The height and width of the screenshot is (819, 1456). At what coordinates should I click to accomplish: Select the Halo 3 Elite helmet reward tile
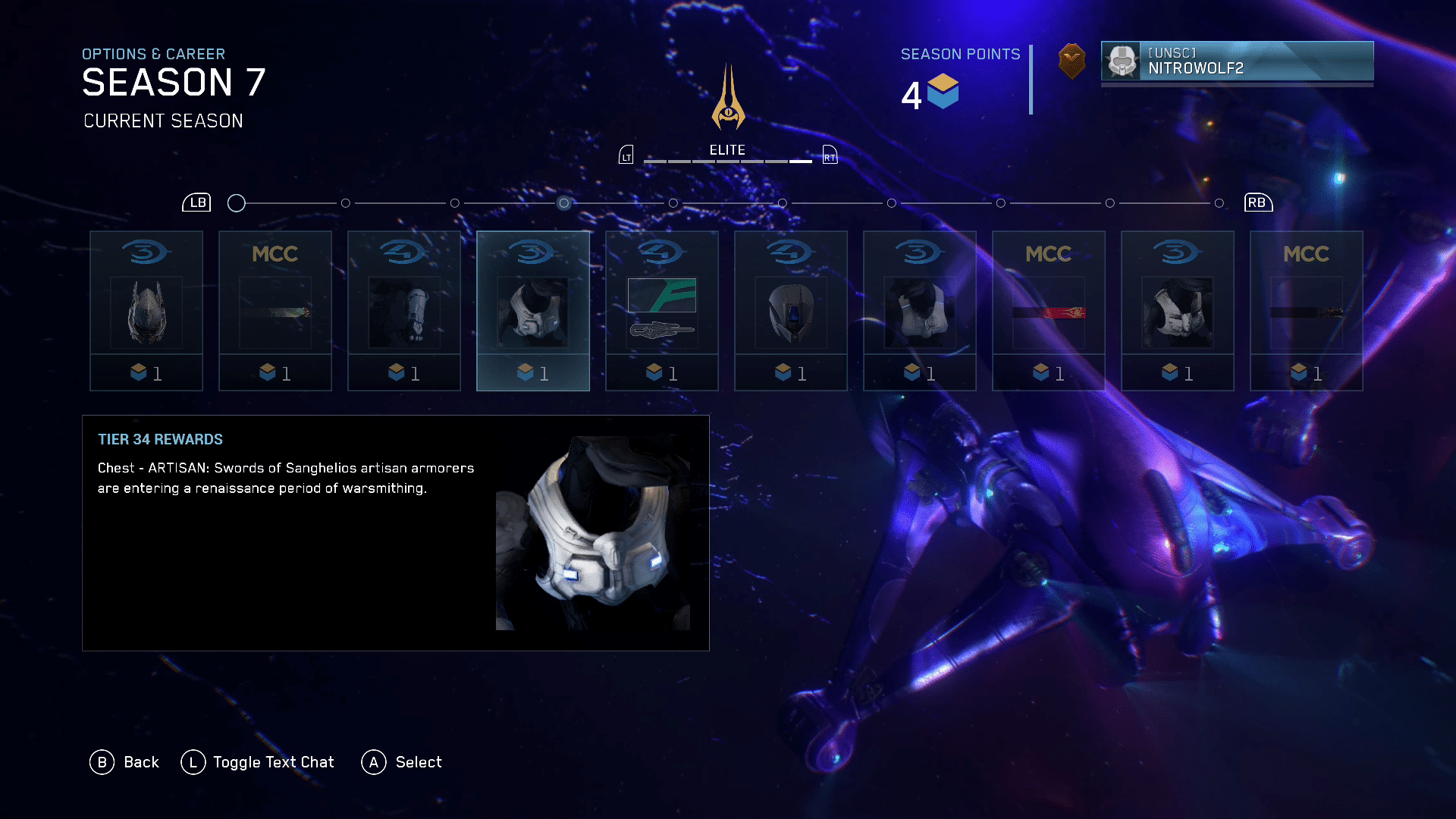click(146, 311)
